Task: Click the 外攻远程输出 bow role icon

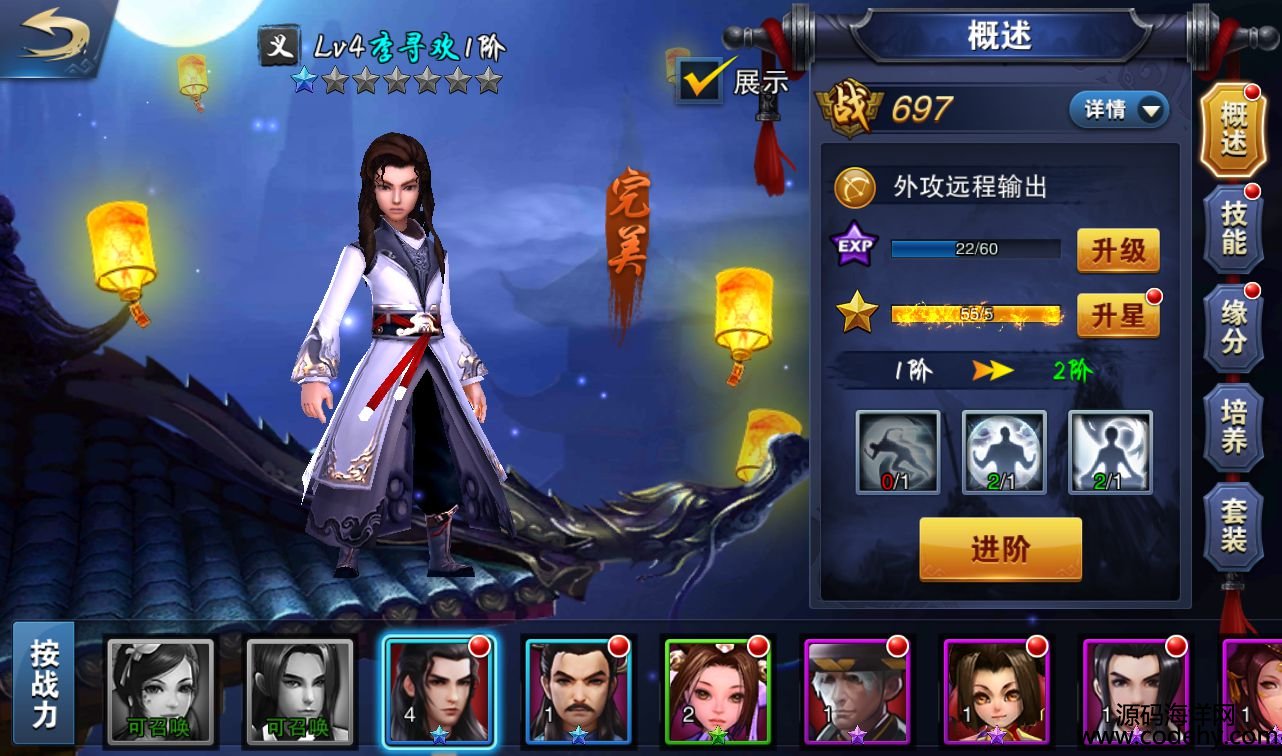Action: (x=855, y=186)
